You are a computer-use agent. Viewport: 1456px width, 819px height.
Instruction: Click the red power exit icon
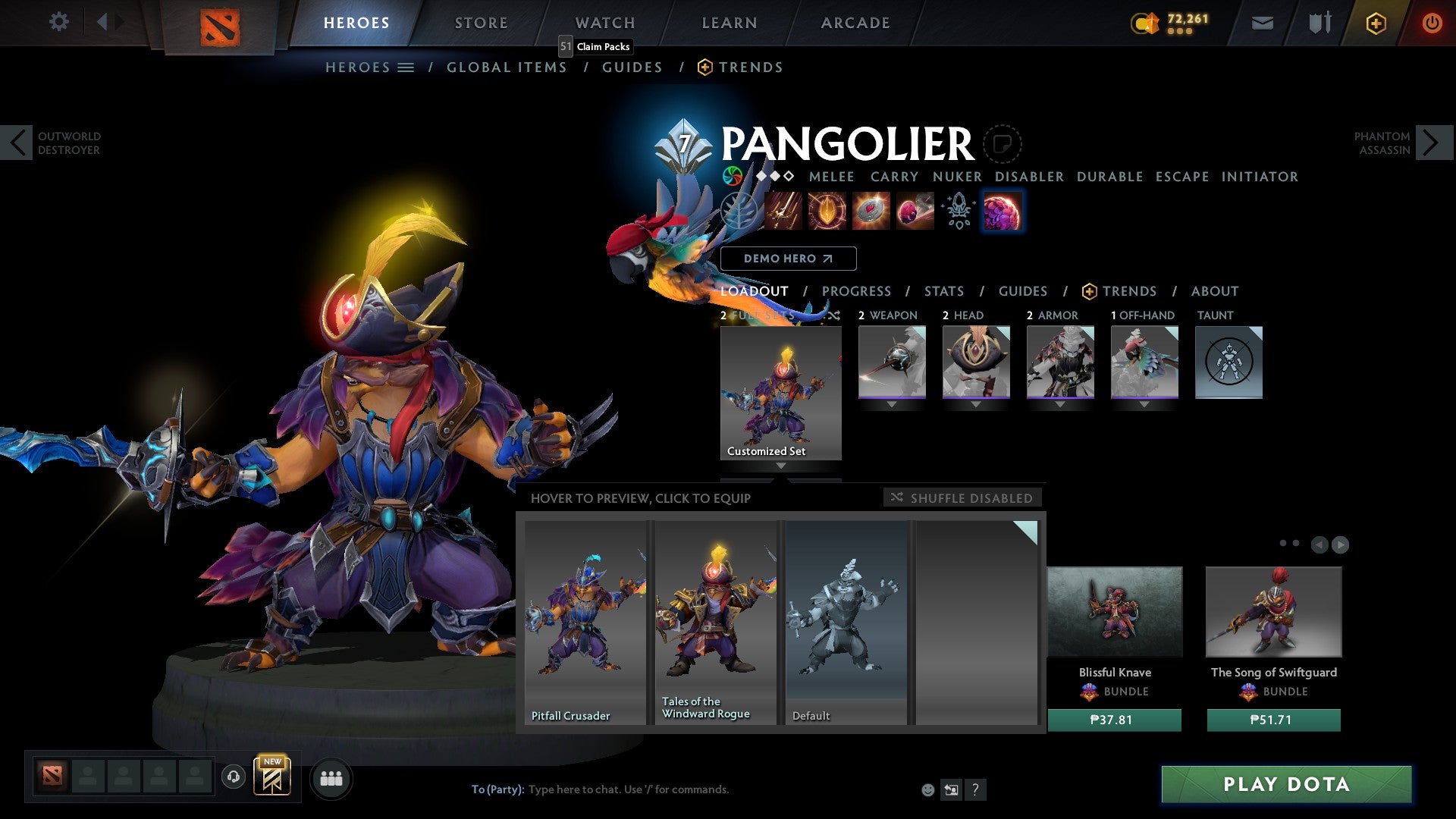pyautogui.click(x=1432, y=23)
